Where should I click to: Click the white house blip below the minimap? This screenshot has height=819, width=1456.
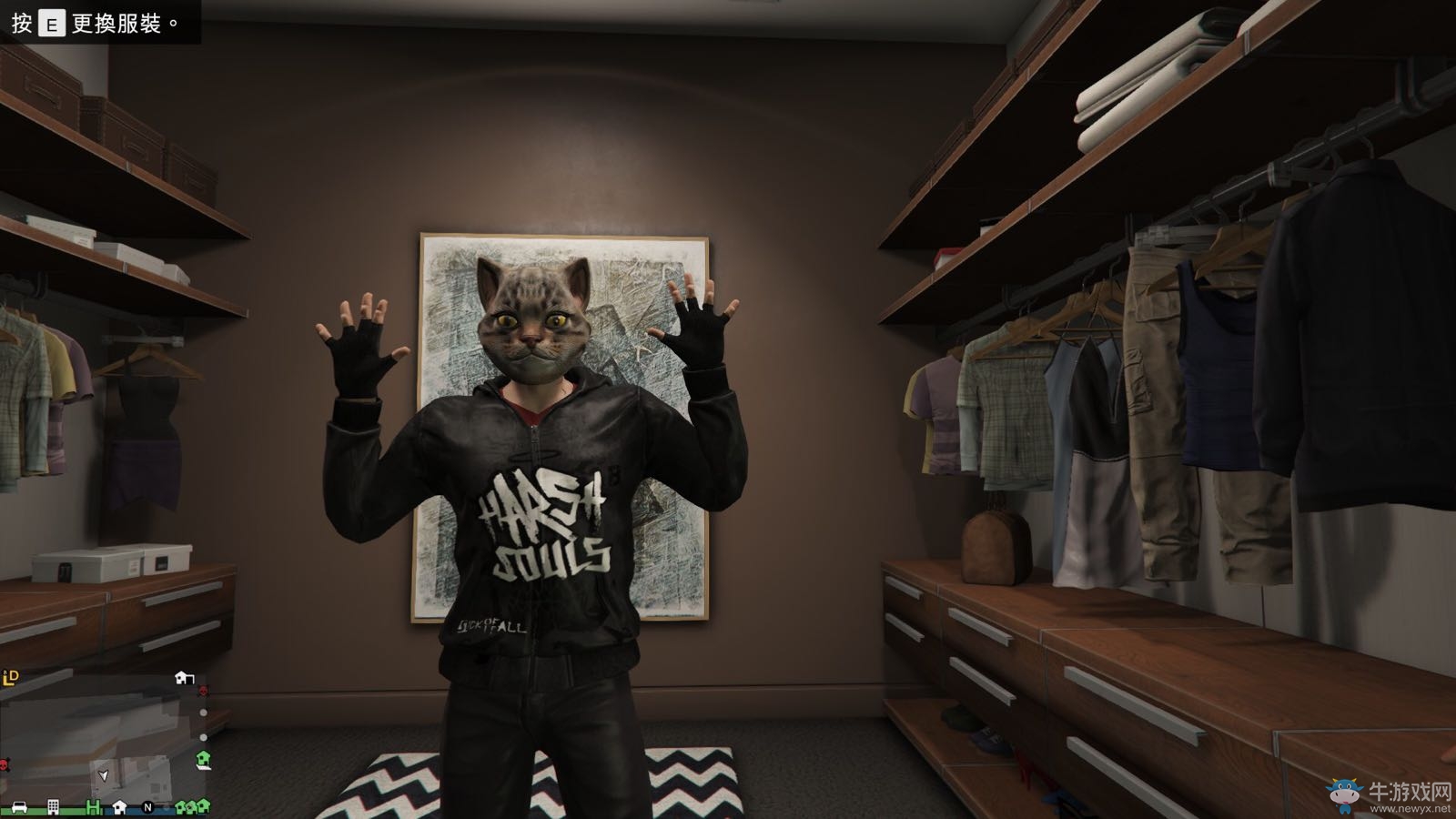coord(119,806)
